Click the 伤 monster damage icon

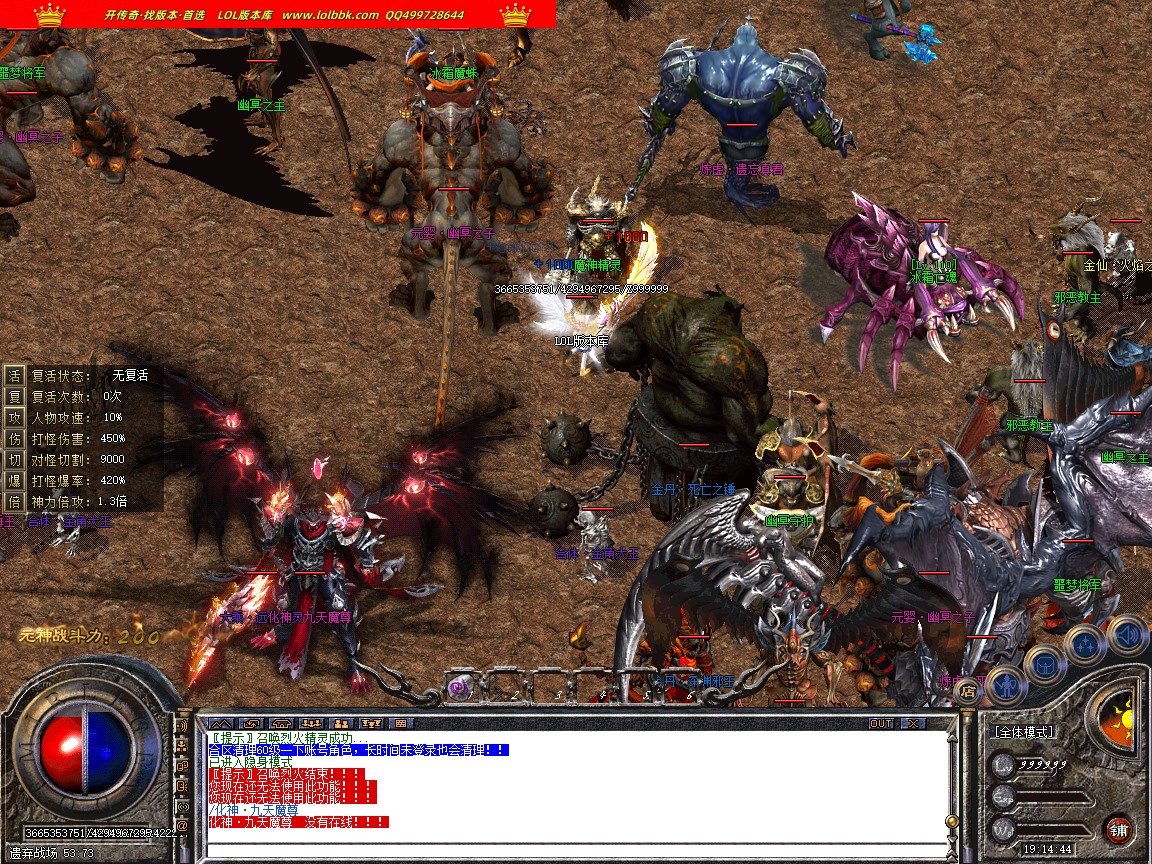pyautogui.click(x=14, y=438)
